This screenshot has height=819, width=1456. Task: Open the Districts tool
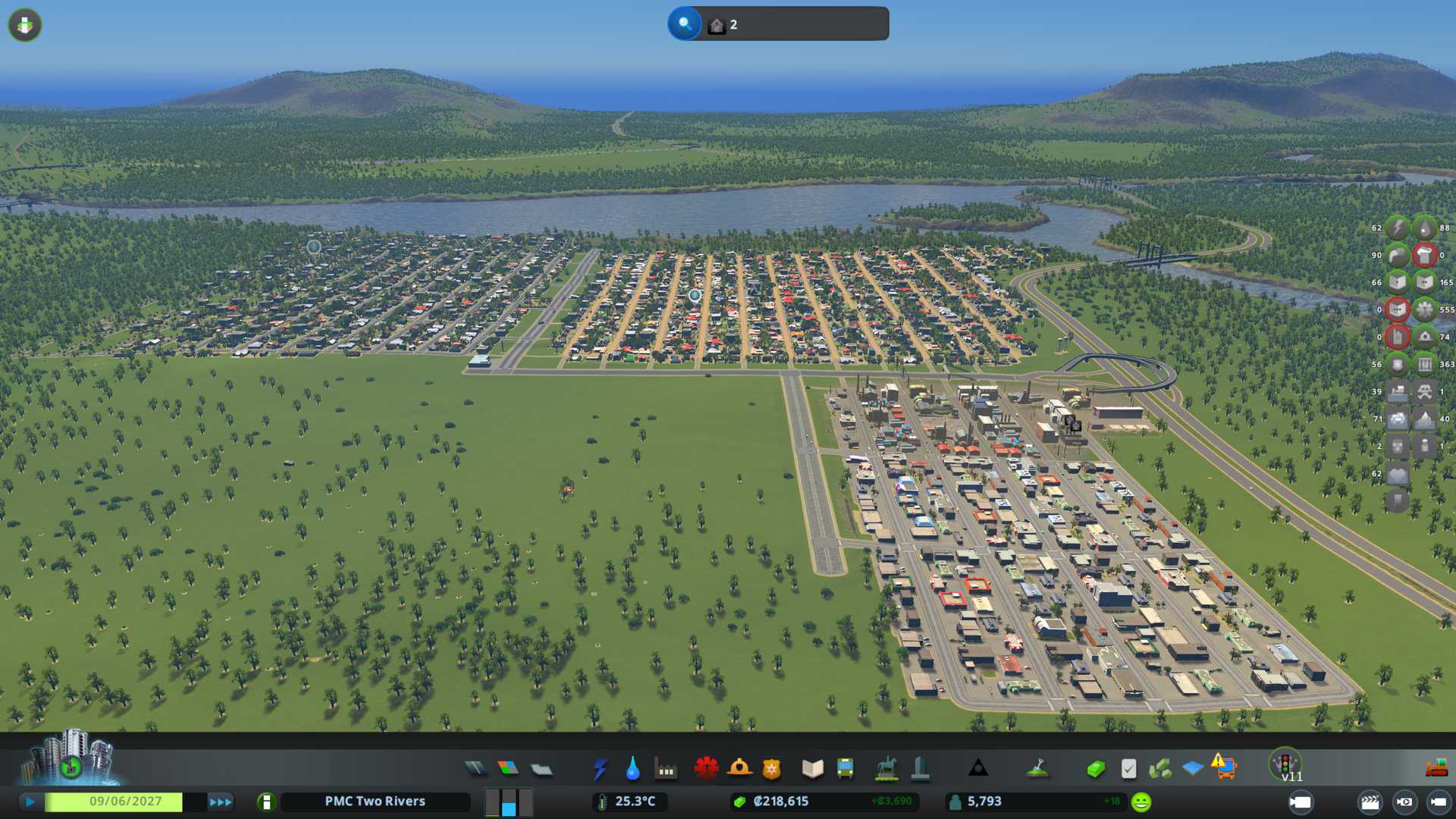point(541,769)
